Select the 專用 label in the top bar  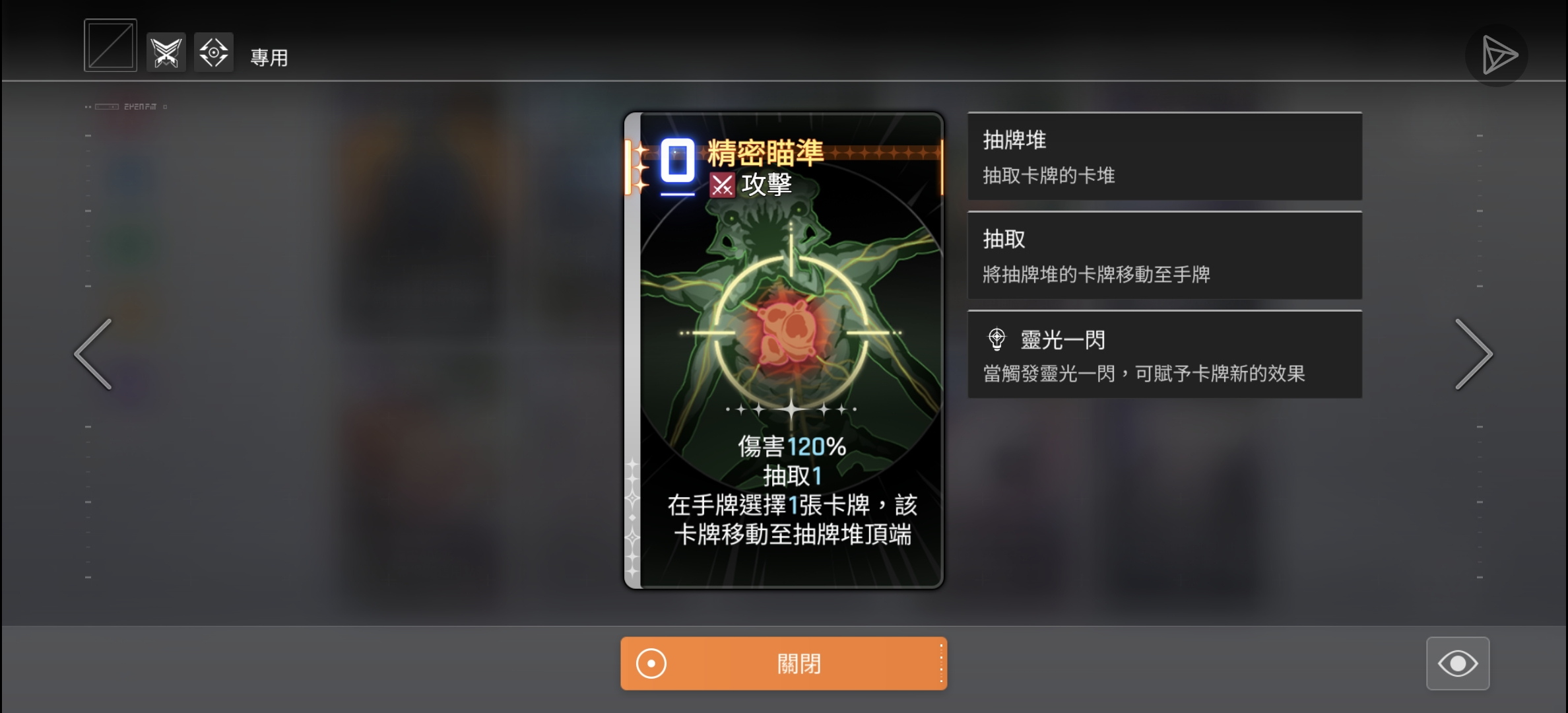269,58
